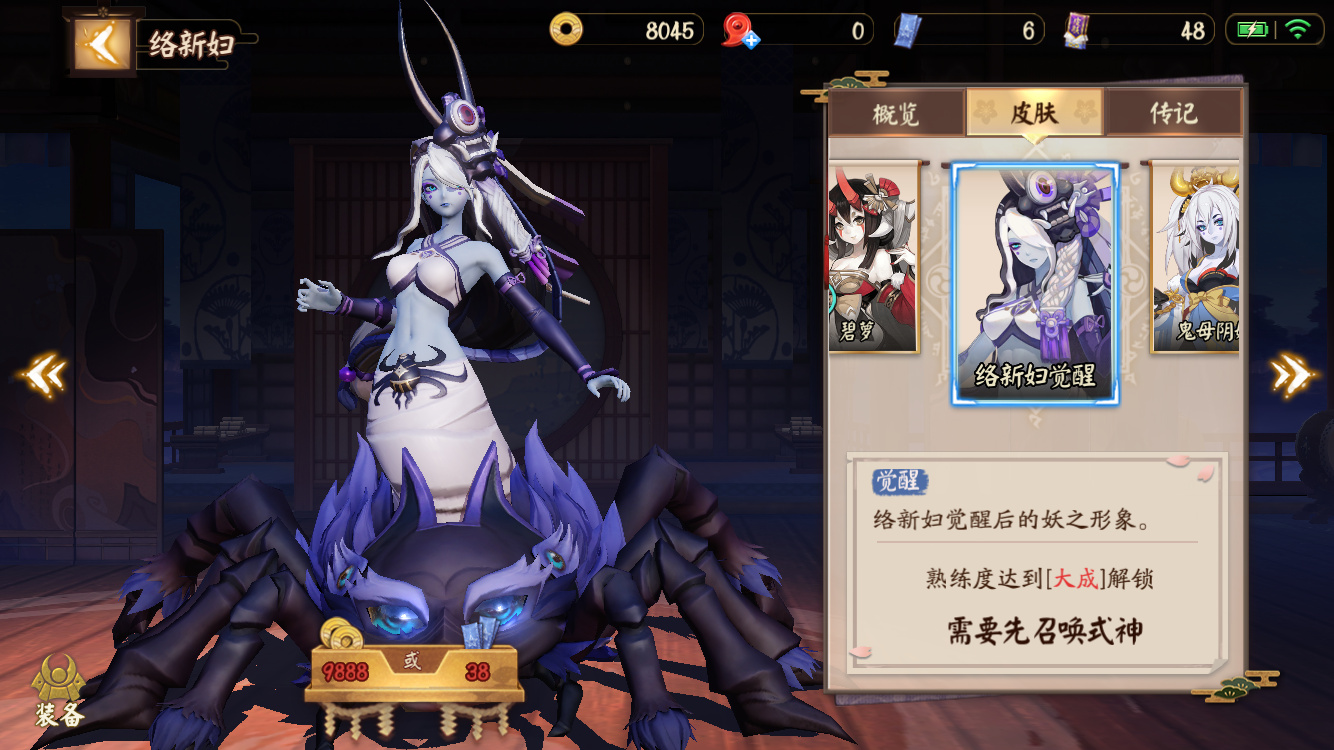1334x750 pixels.
Task: Click the highlighted 络新妇觉醒 skin card
Action: pyautogui.click(x=1033, y=285)
